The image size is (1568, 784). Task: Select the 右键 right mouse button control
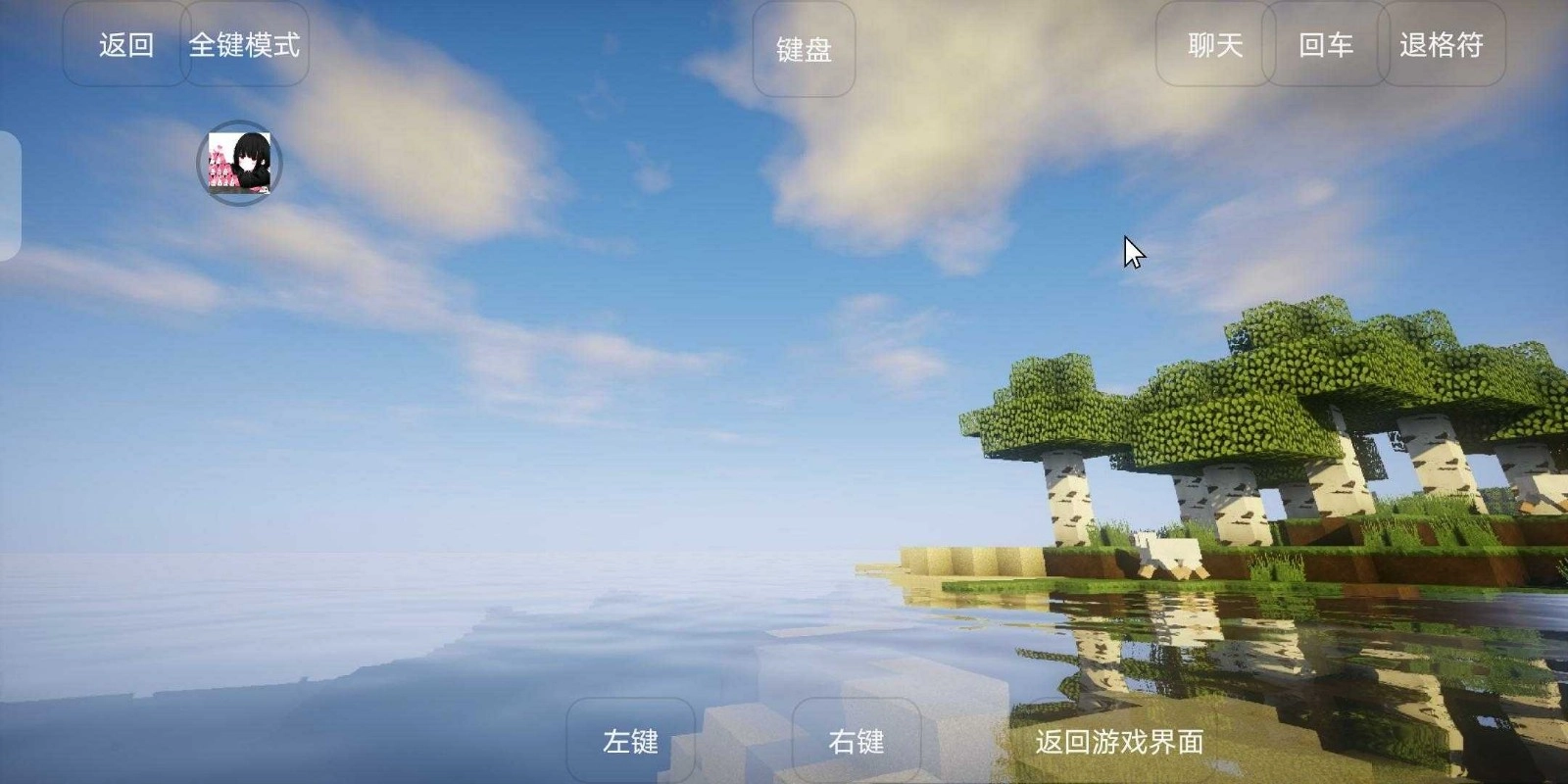click(857, 742)
